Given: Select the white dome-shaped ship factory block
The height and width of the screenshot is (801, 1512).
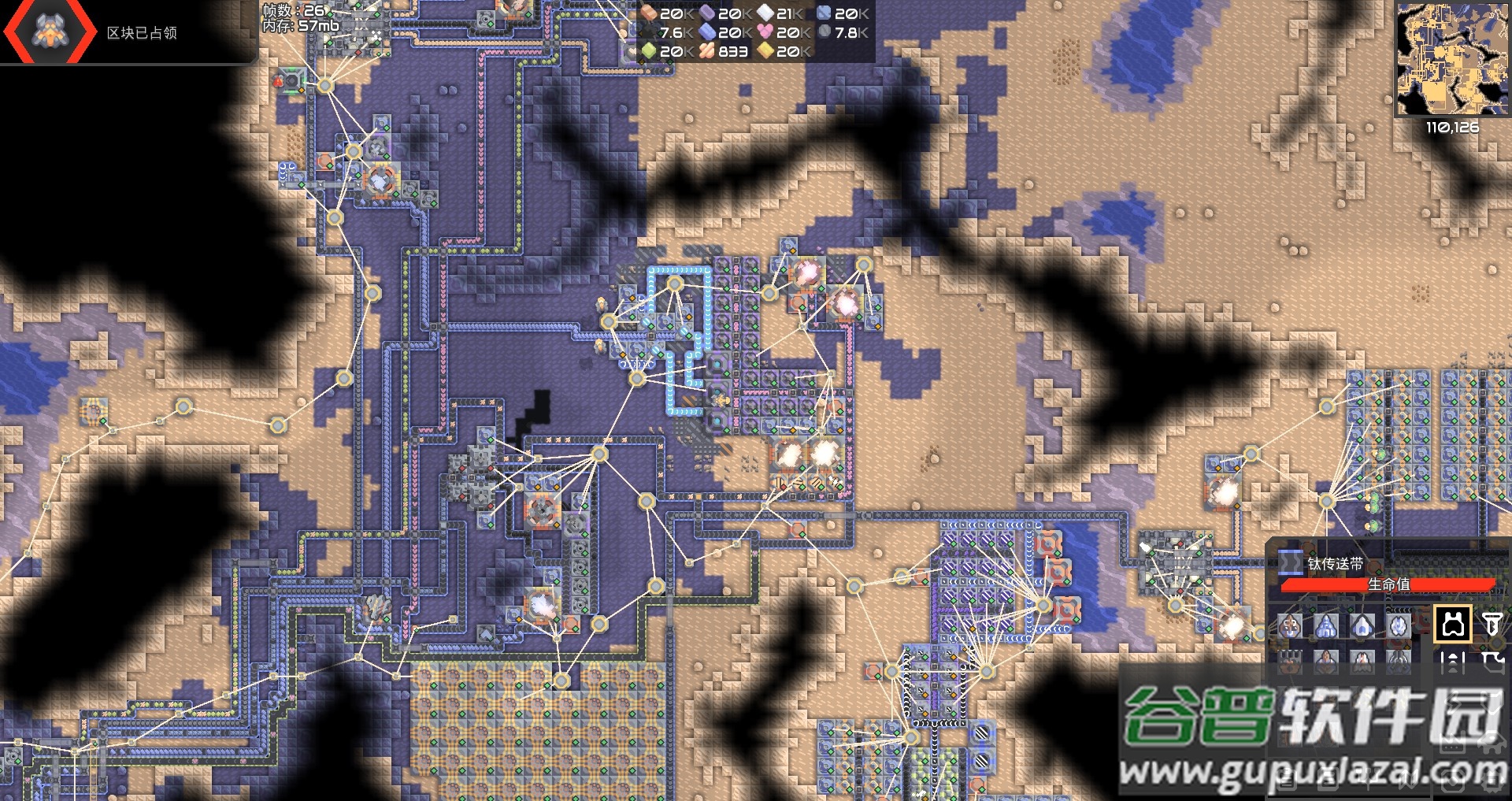Looking at the screenshot, I should 1362,627.
